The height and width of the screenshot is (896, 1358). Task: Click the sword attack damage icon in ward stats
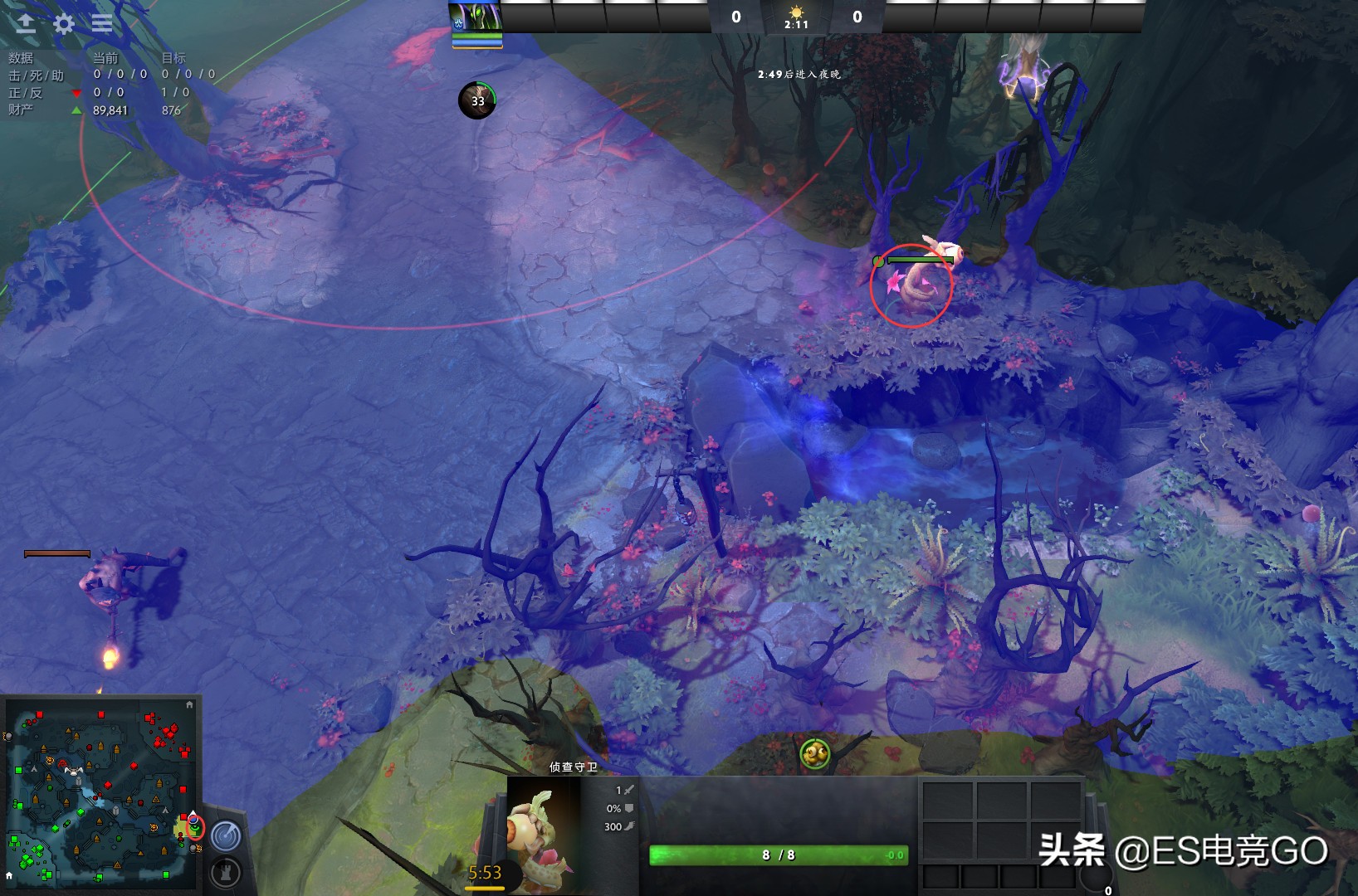[x=628, y=791]
